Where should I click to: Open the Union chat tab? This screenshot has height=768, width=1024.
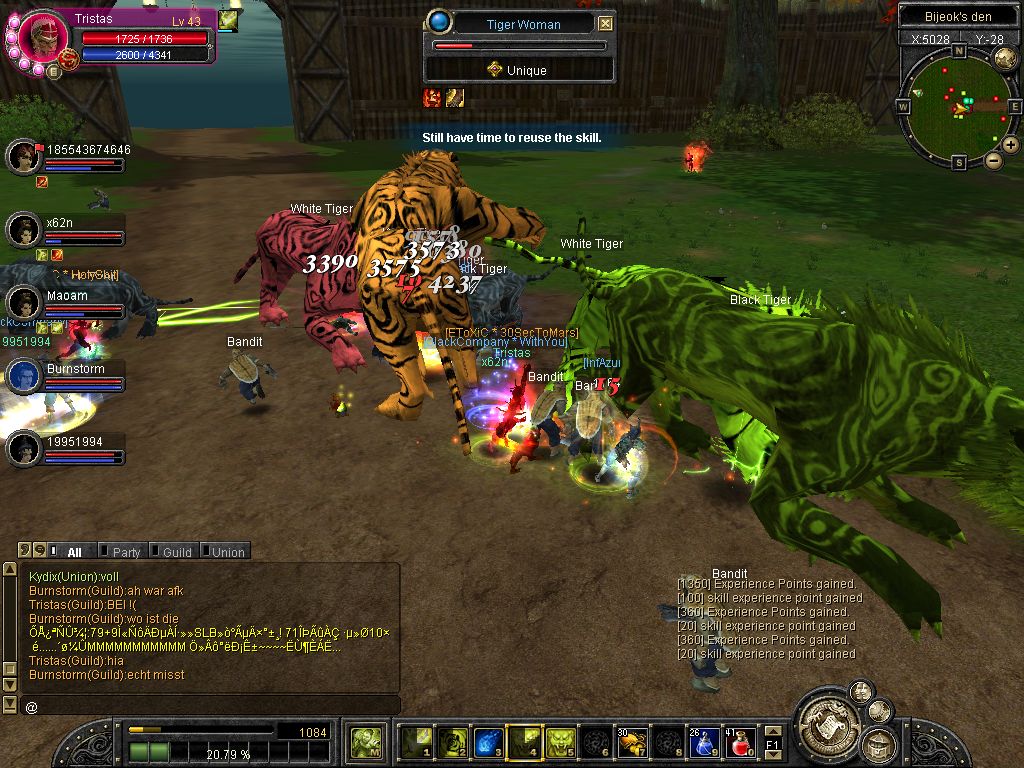[227, 551]
